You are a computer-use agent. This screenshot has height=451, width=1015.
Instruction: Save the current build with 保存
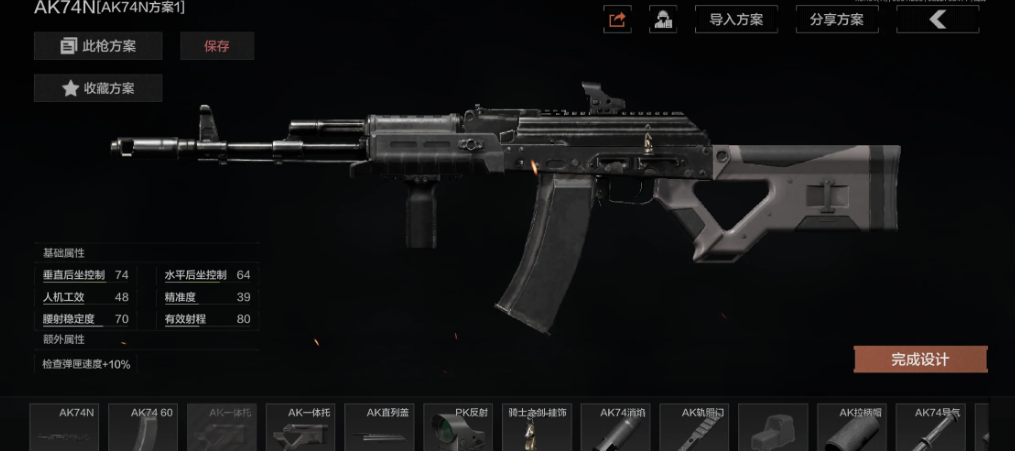[217, 46]
